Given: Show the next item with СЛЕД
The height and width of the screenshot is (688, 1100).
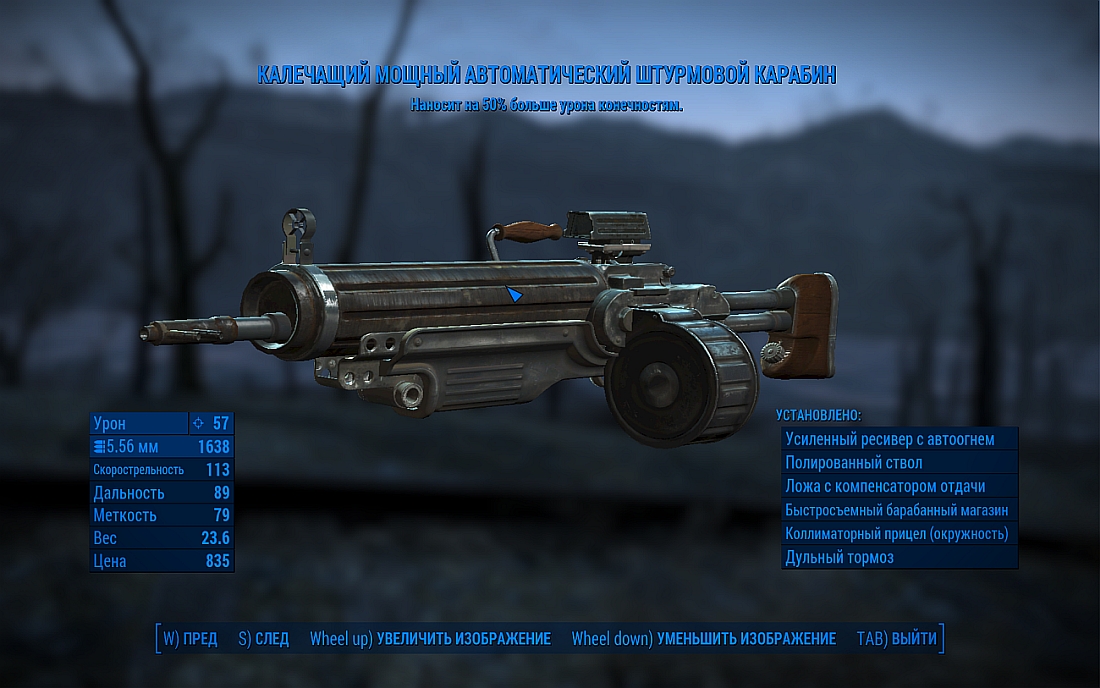Looking at the screenshot, I should 264,639.
